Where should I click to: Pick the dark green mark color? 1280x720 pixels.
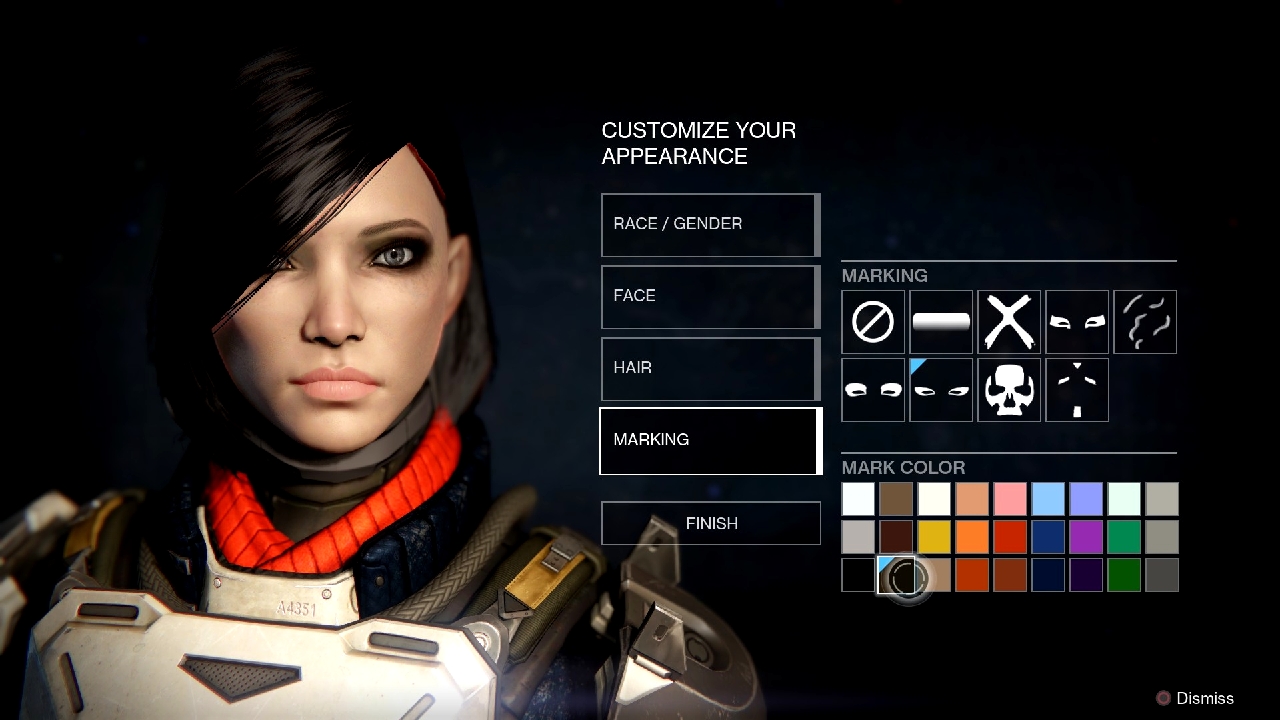point(1124,575)
